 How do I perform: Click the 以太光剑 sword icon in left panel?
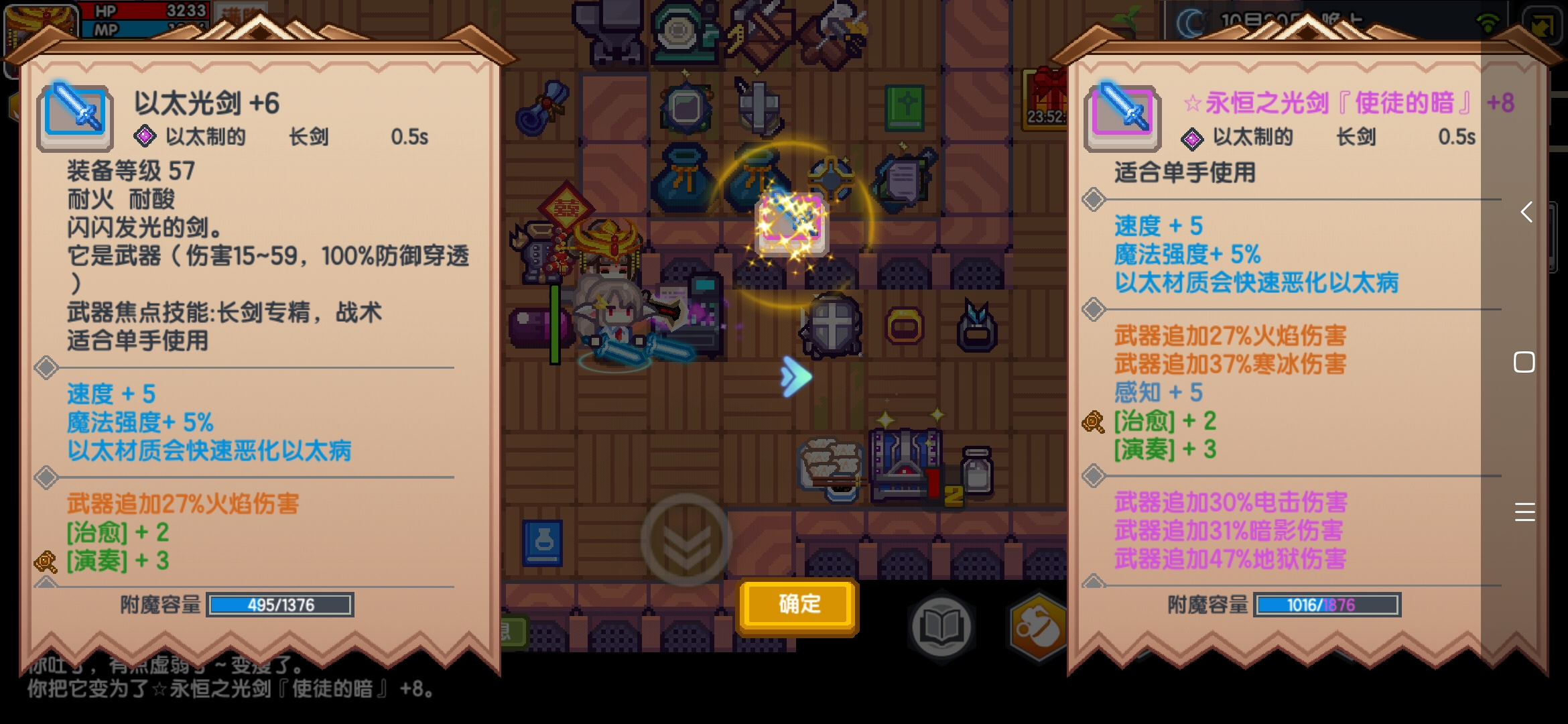click(x=75, y=117)
